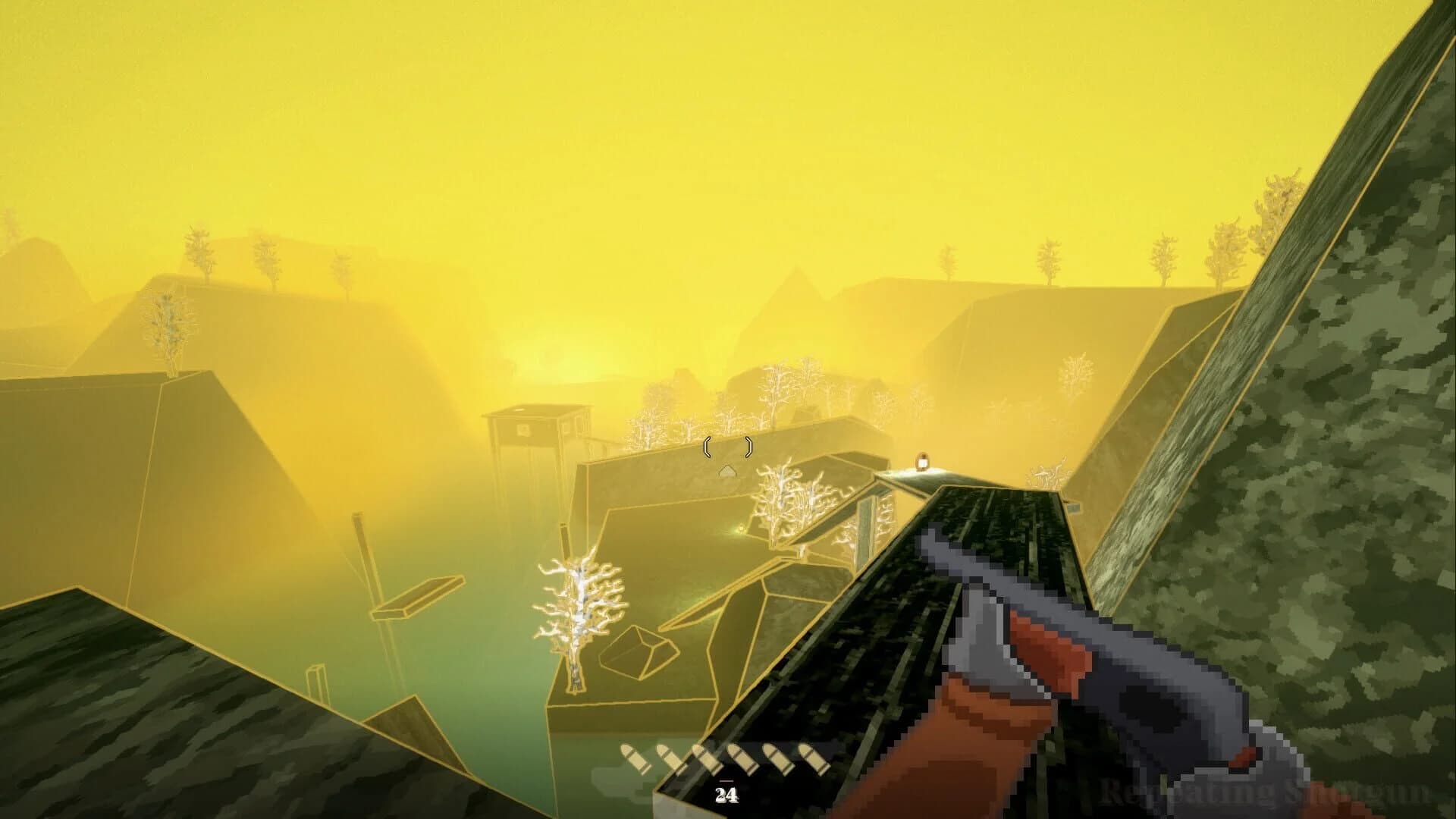Click the last shell icon in ammo row
The image size is (1456, 819).
click(812, 758)
